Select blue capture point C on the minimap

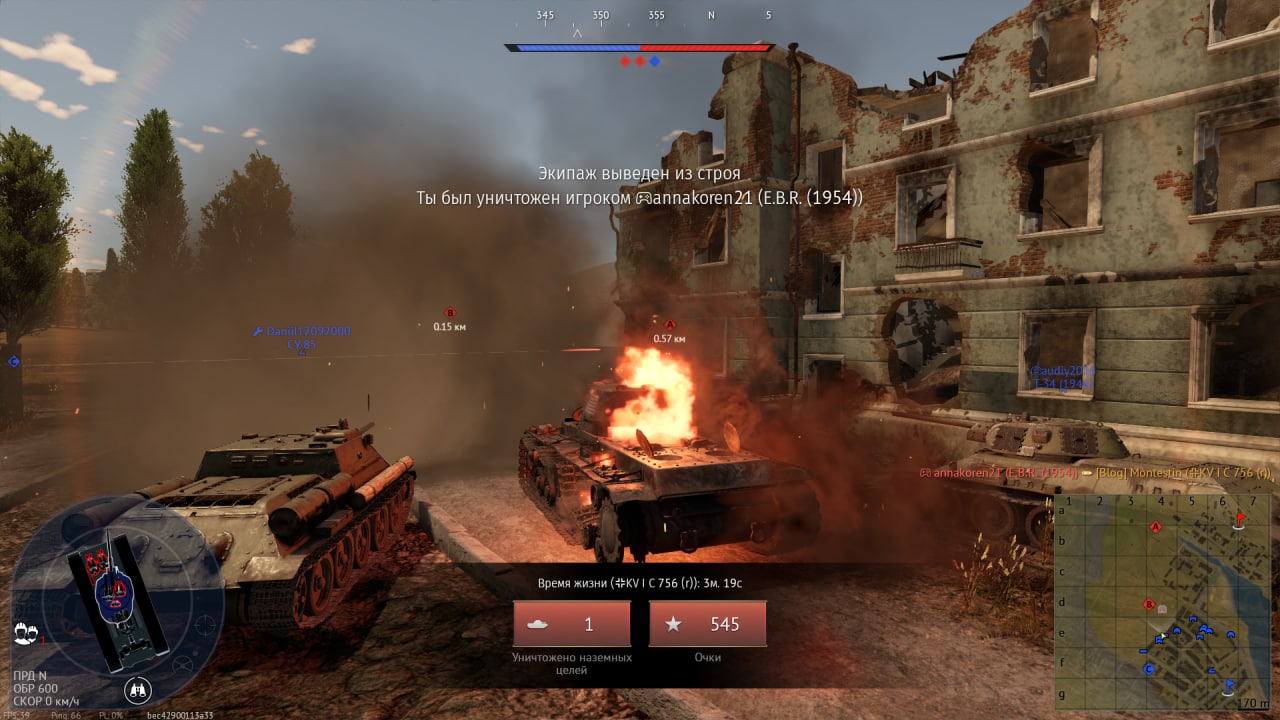[x=1149, y=668]
